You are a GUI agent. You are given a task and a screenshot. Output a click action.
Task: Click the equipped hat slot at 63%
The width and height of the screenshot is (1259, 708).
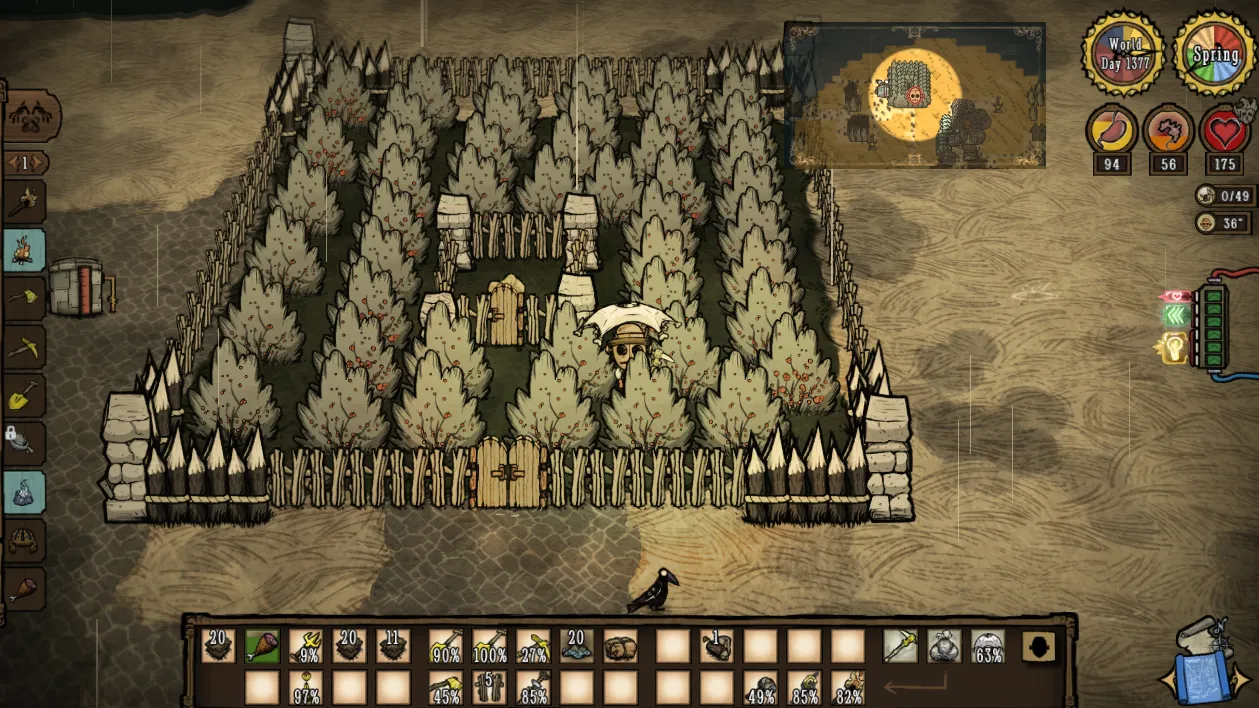click(x=988, y=645)
